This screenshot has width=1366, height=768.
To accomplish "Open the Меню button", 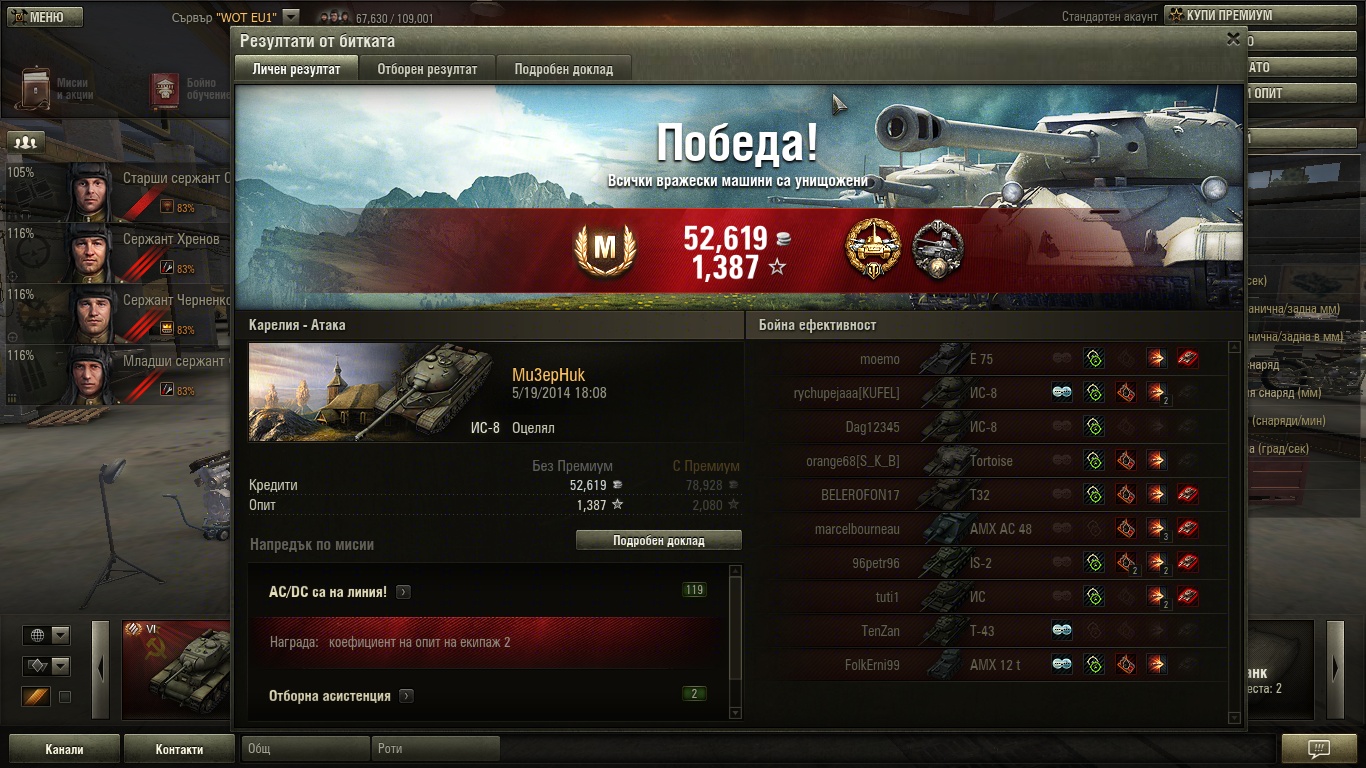I will tap(43, 17).
